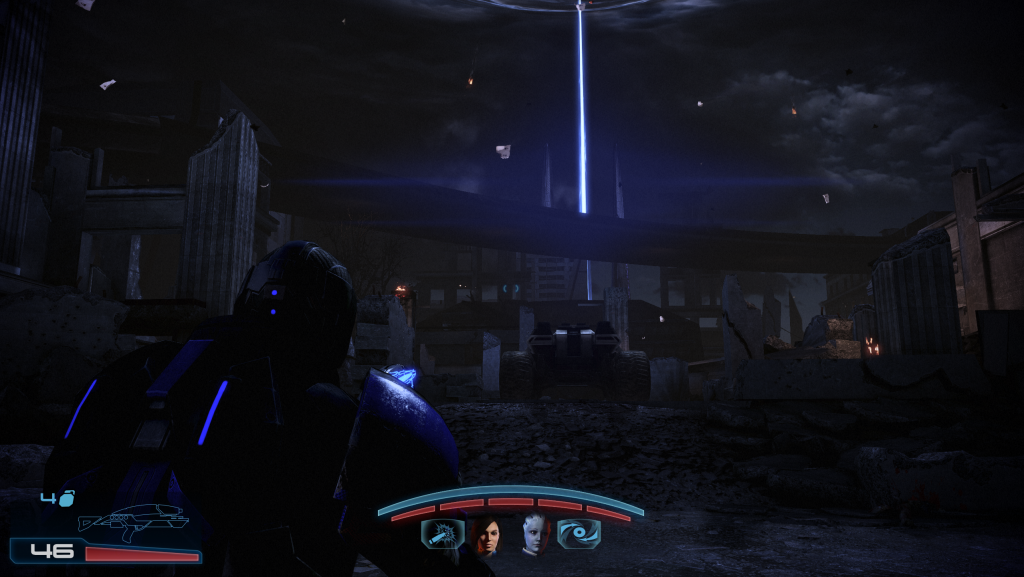The image size is (1024, 577).
Task: Activate the concussive shot power icon
Action: [x=441, y=536]
